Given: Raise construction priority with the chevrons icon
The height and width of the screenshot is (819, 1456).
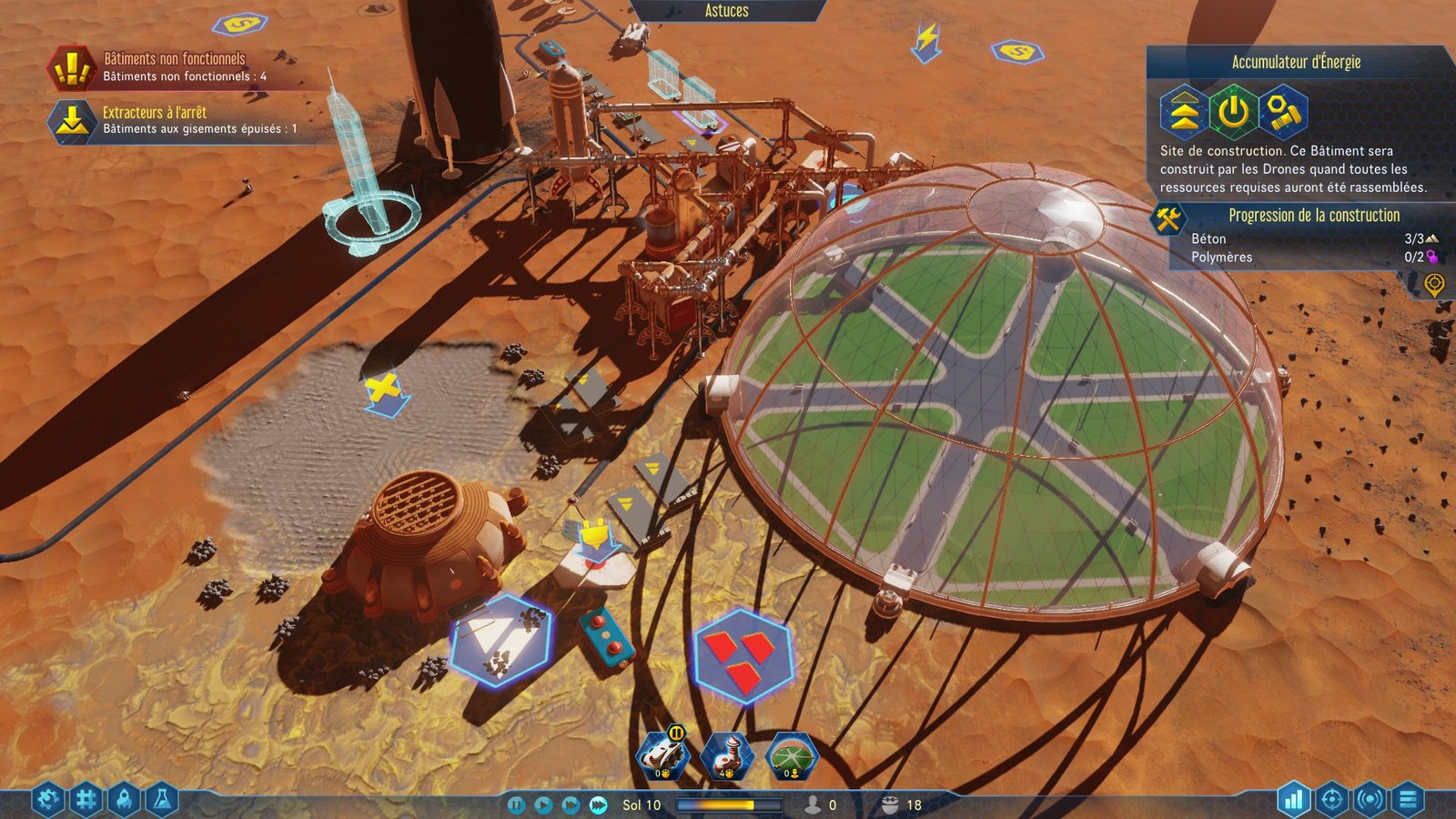Looking at the screenshot, I should click(x=1183, y=112).
